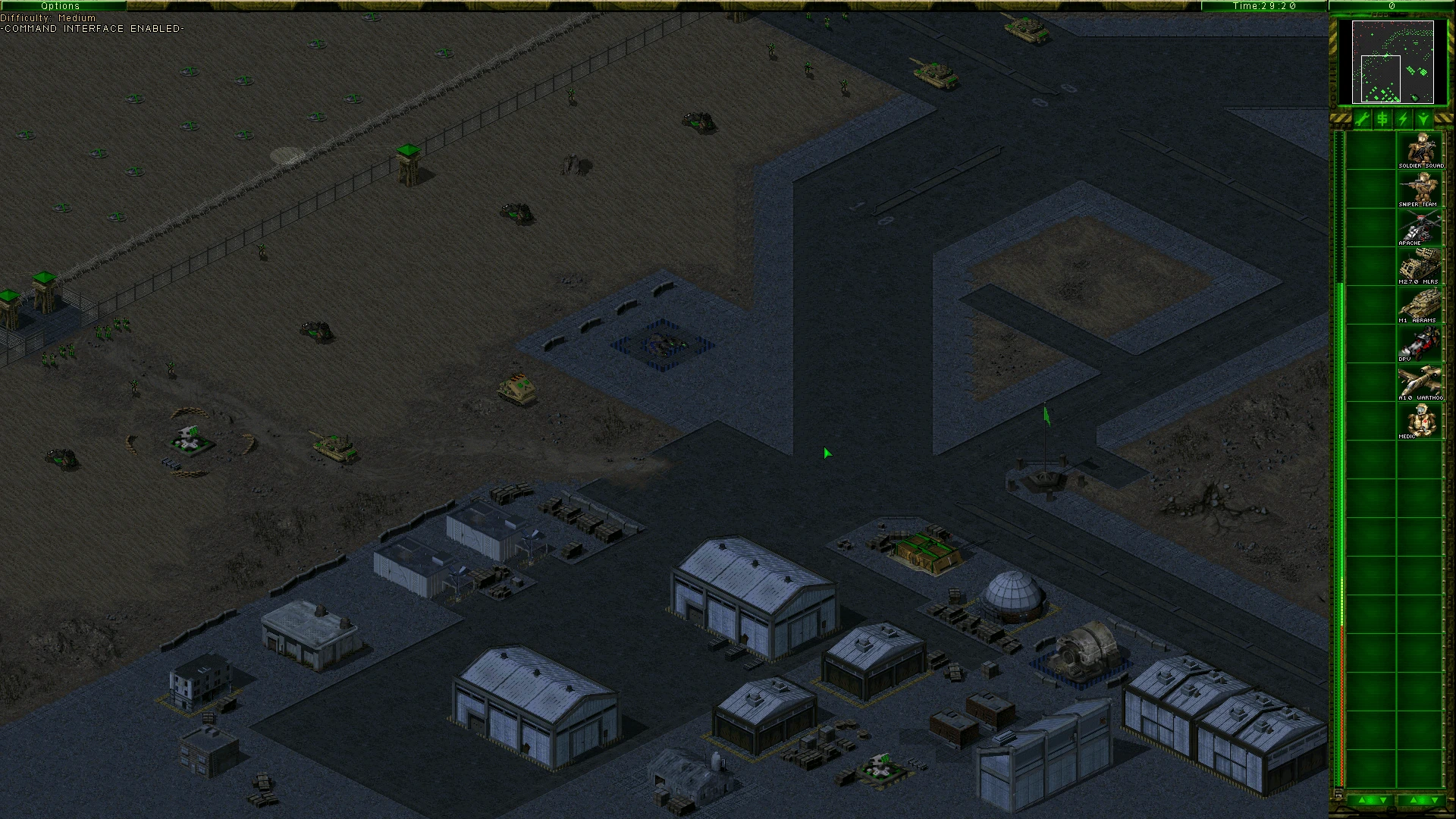
Task: Build an M270 MLRS launcher
Action: [x=1420, y=266]
